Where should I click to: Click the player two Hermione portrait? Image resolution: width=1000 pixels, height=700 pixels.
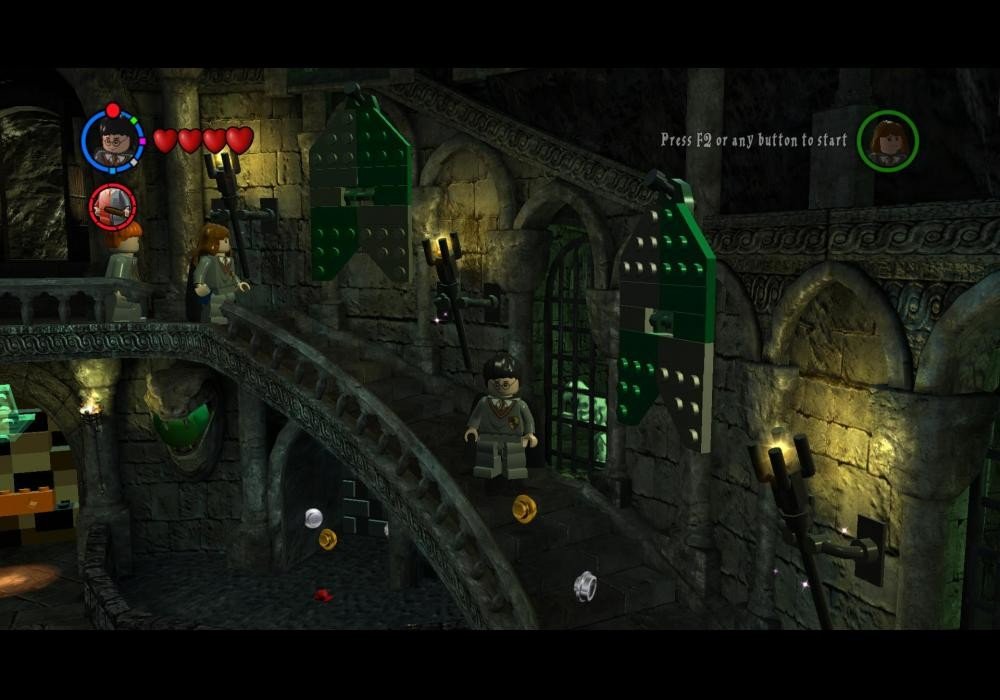[x=887, y=141]
